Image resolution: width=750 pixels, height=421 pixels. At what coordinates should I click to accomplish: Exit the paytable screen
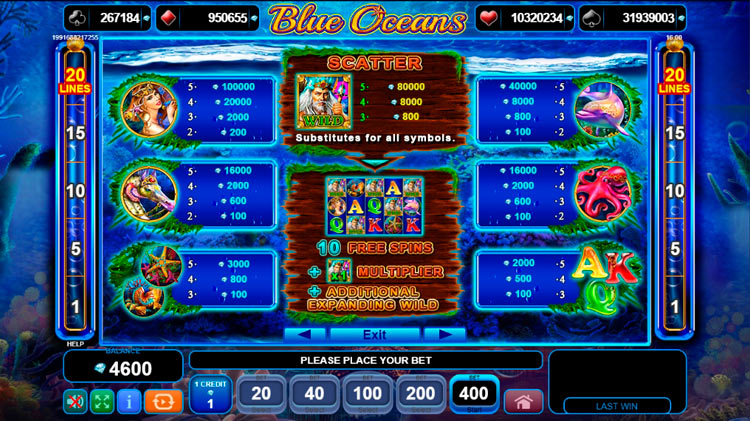[x=374, y=334]
